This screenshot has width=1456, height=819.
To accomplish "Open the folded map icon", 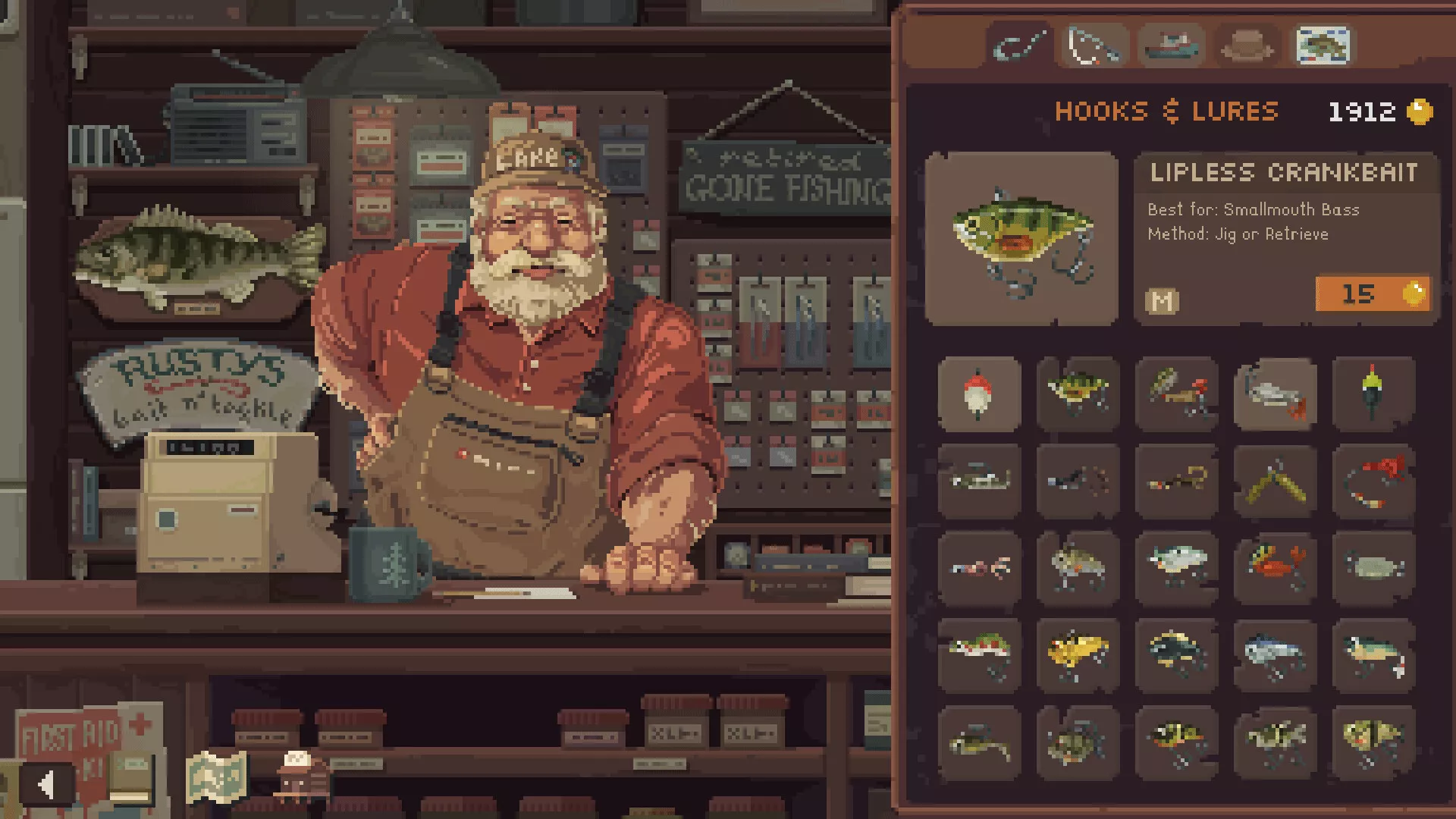I will pos(216,777).
